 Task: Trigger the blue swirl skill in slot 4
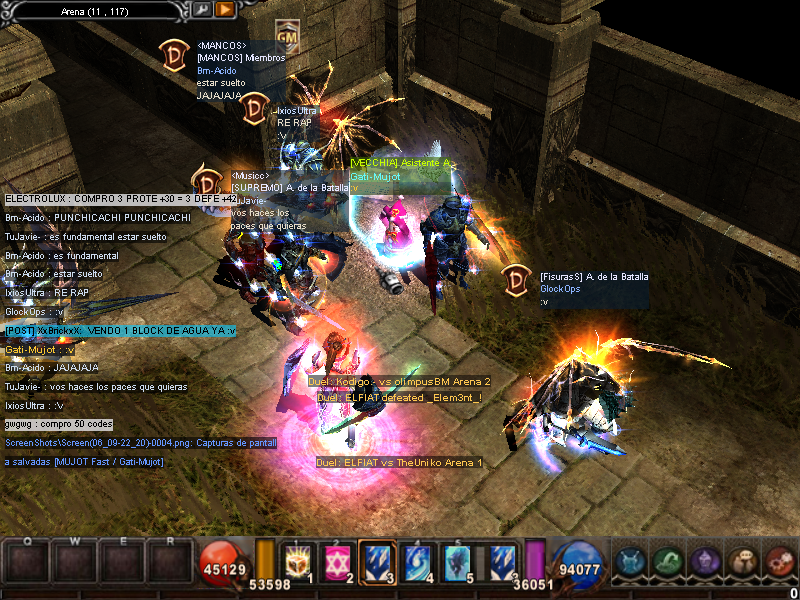pyautogui.click(x=417, y=562)
